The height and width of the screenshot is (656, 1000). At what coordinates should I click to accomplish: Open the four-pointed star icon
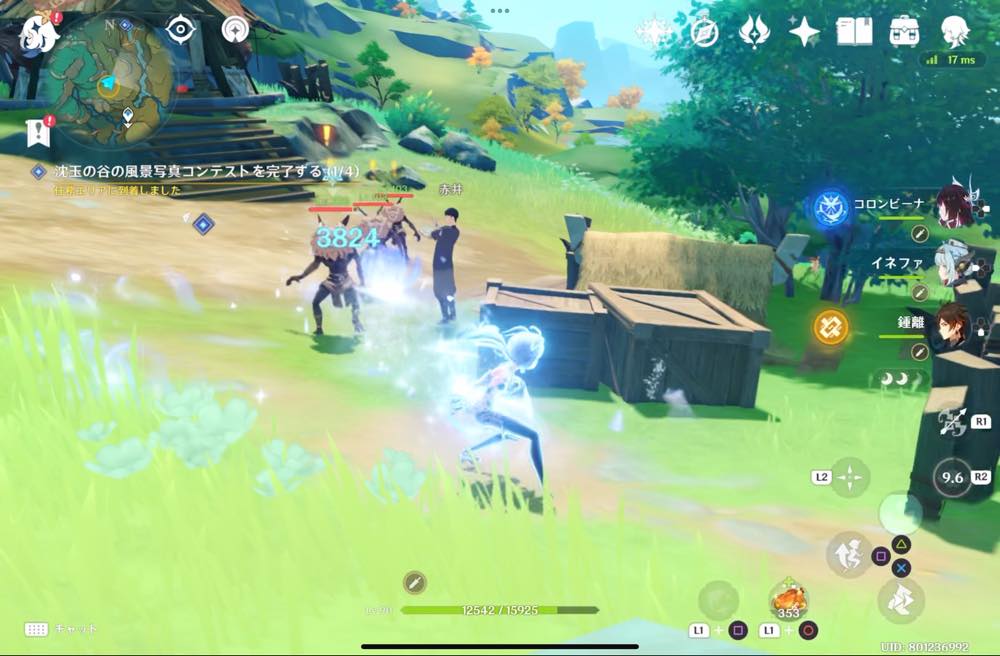[804, 32]
